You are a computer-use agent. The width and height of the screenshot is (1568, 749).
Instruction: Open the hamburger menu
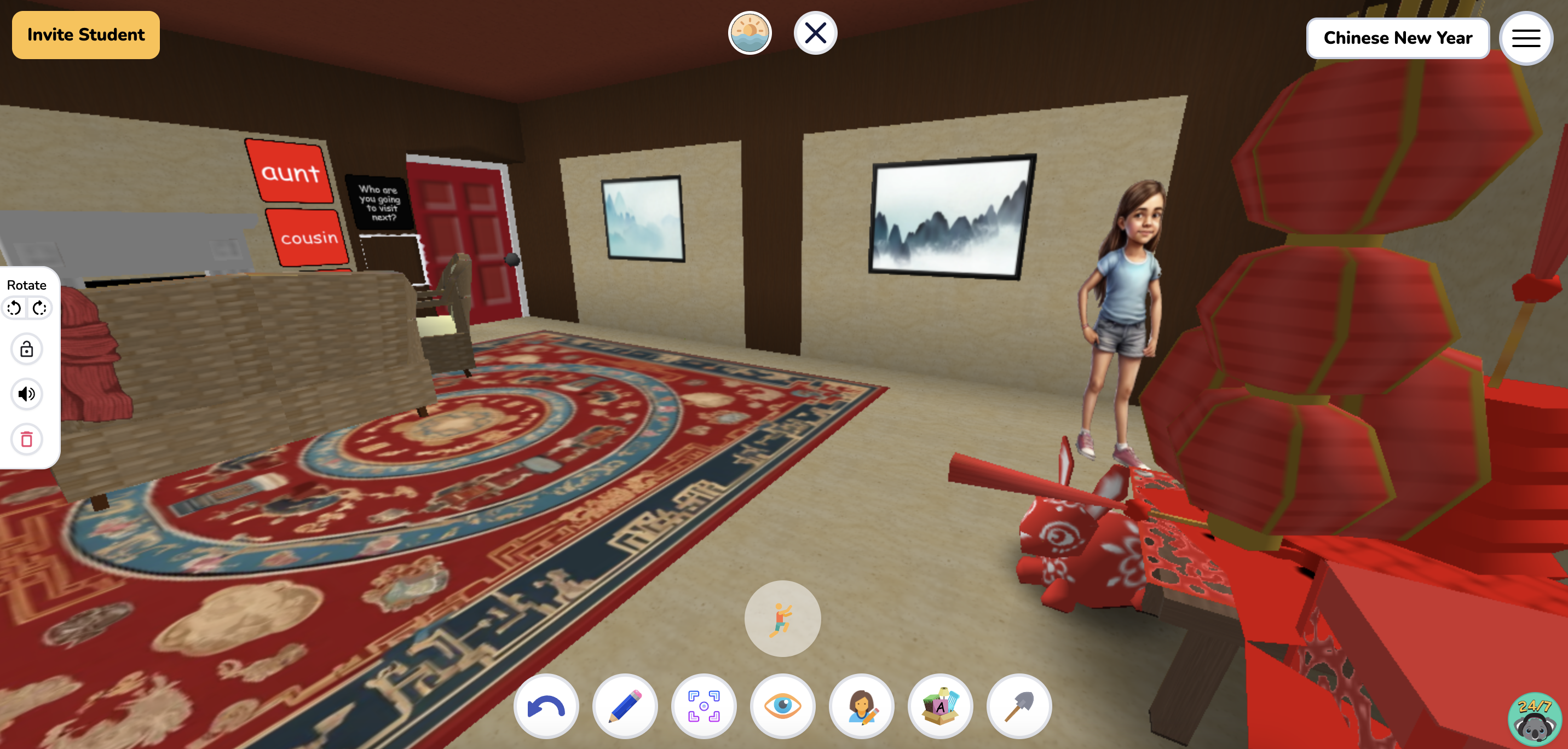coord(1525,38)
